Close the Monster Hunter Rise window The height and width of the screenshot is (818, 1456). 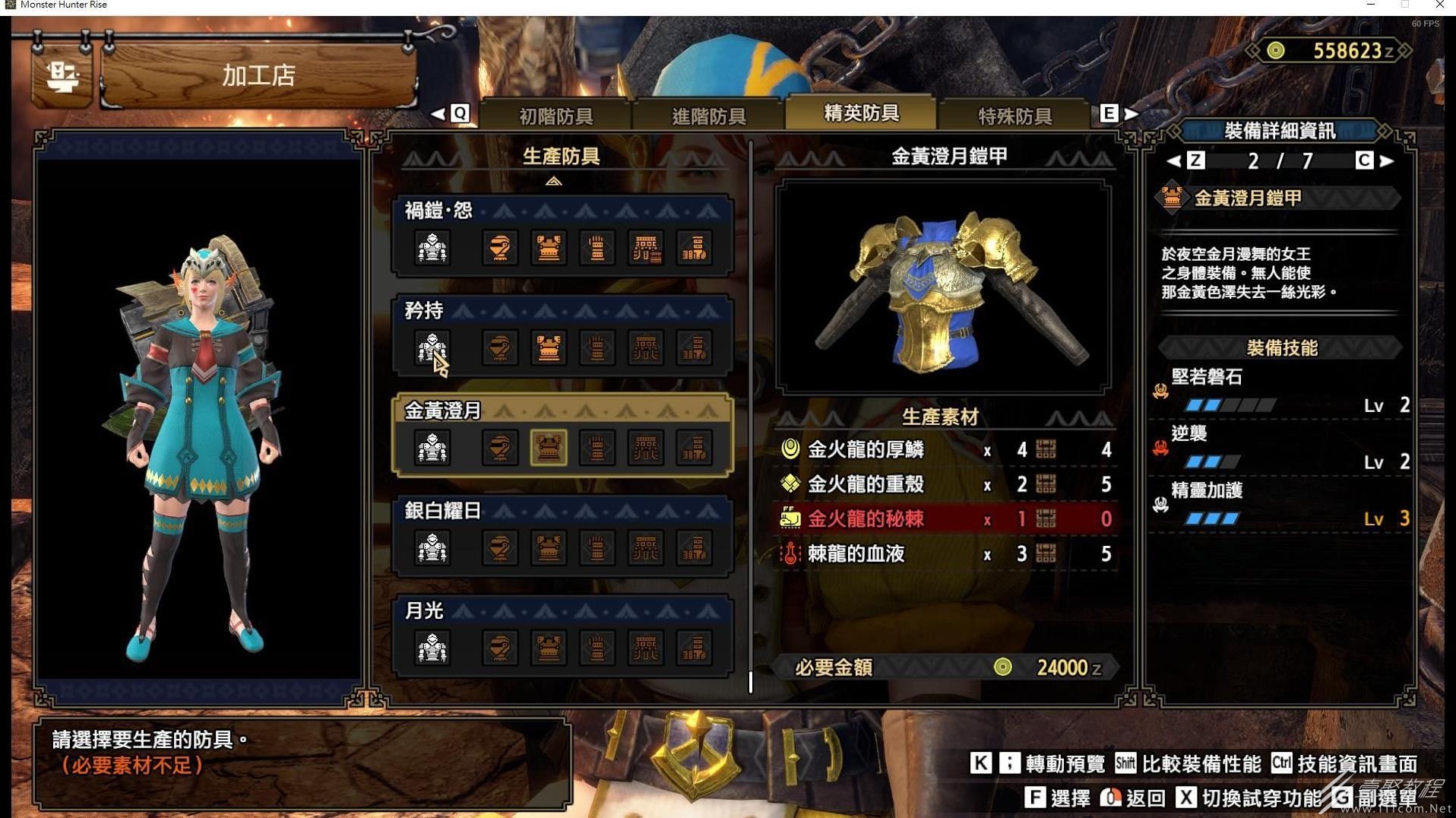point(1439,5)
